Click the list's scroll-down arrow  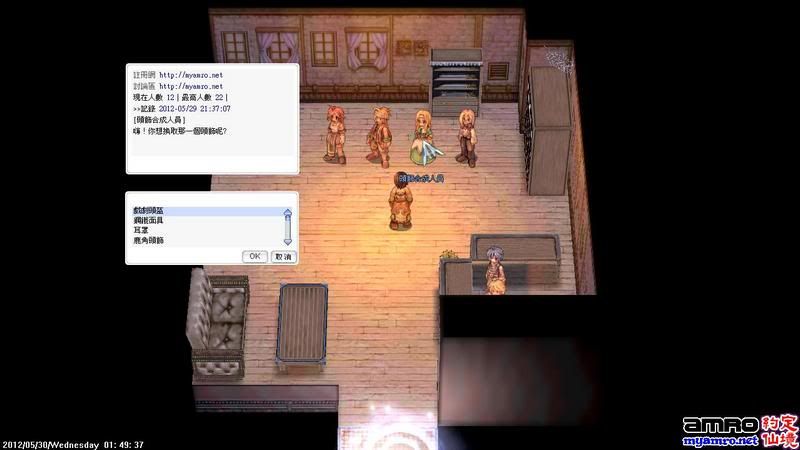288,241
